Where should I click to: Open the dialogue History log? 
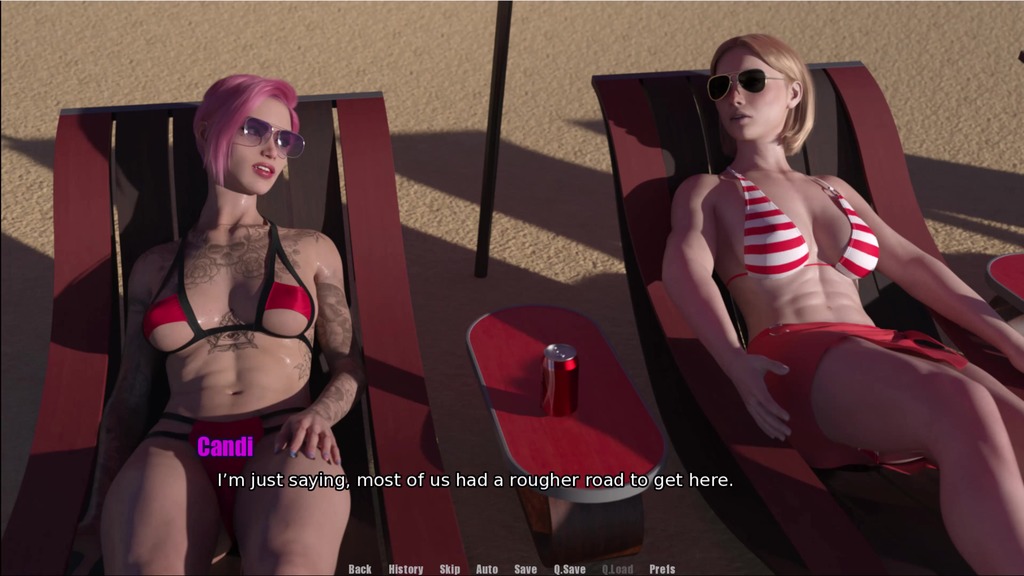point(406,569)
